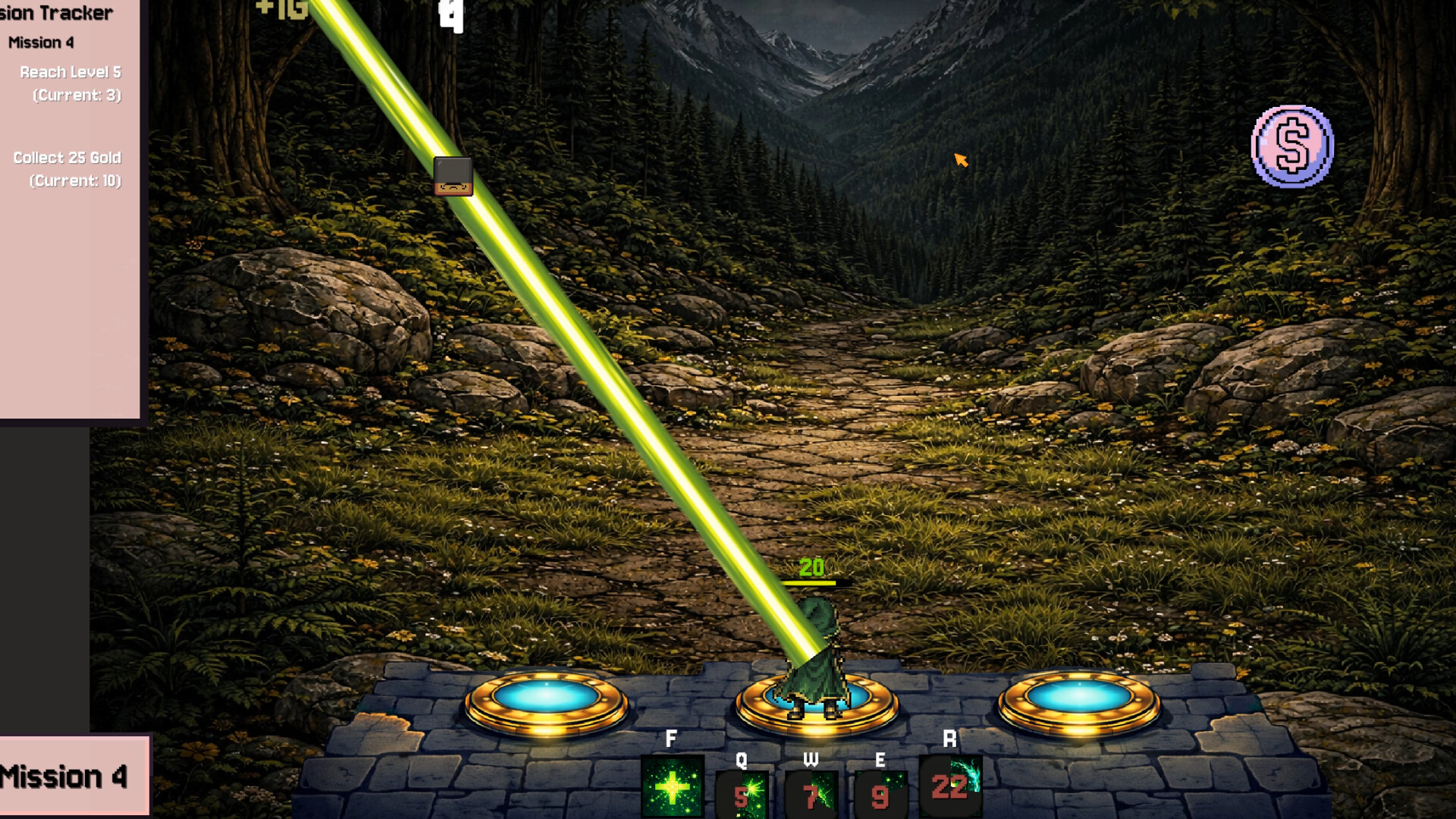Select the heal ability above the F key
Screen dimensions: 1456x819
pos(674,786)
